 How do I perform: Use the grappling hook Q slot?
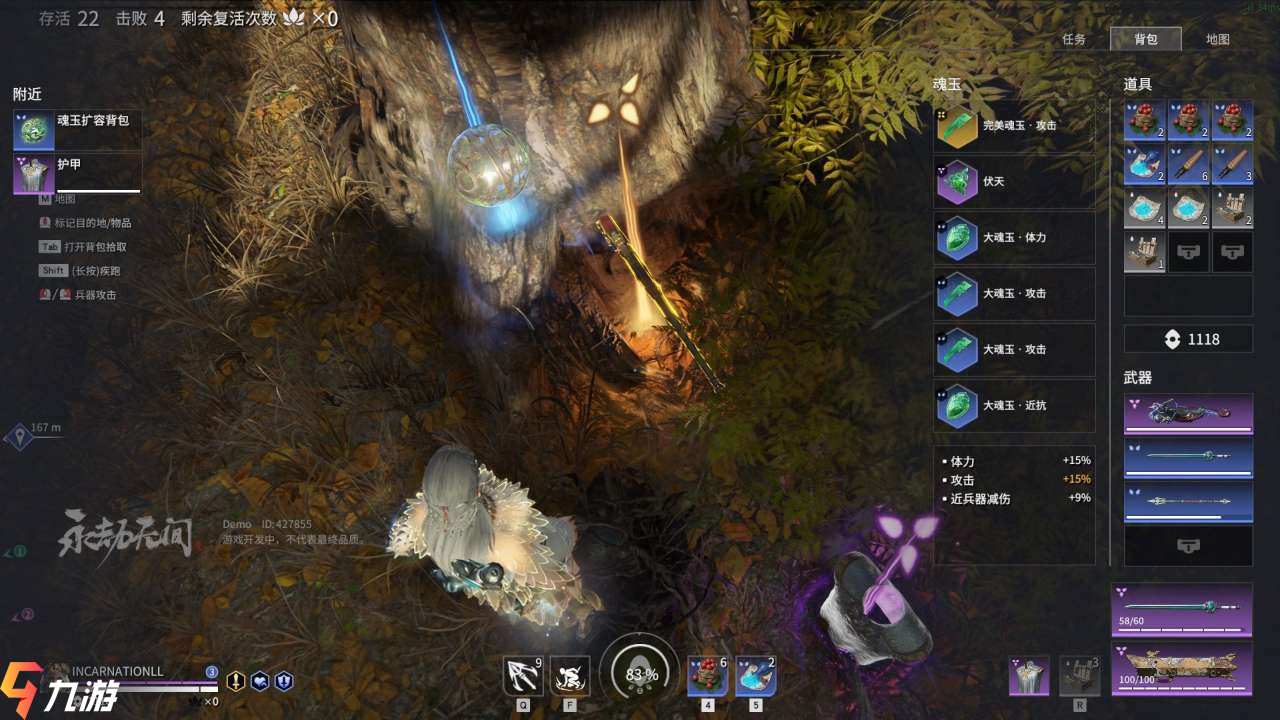[523, 676]
